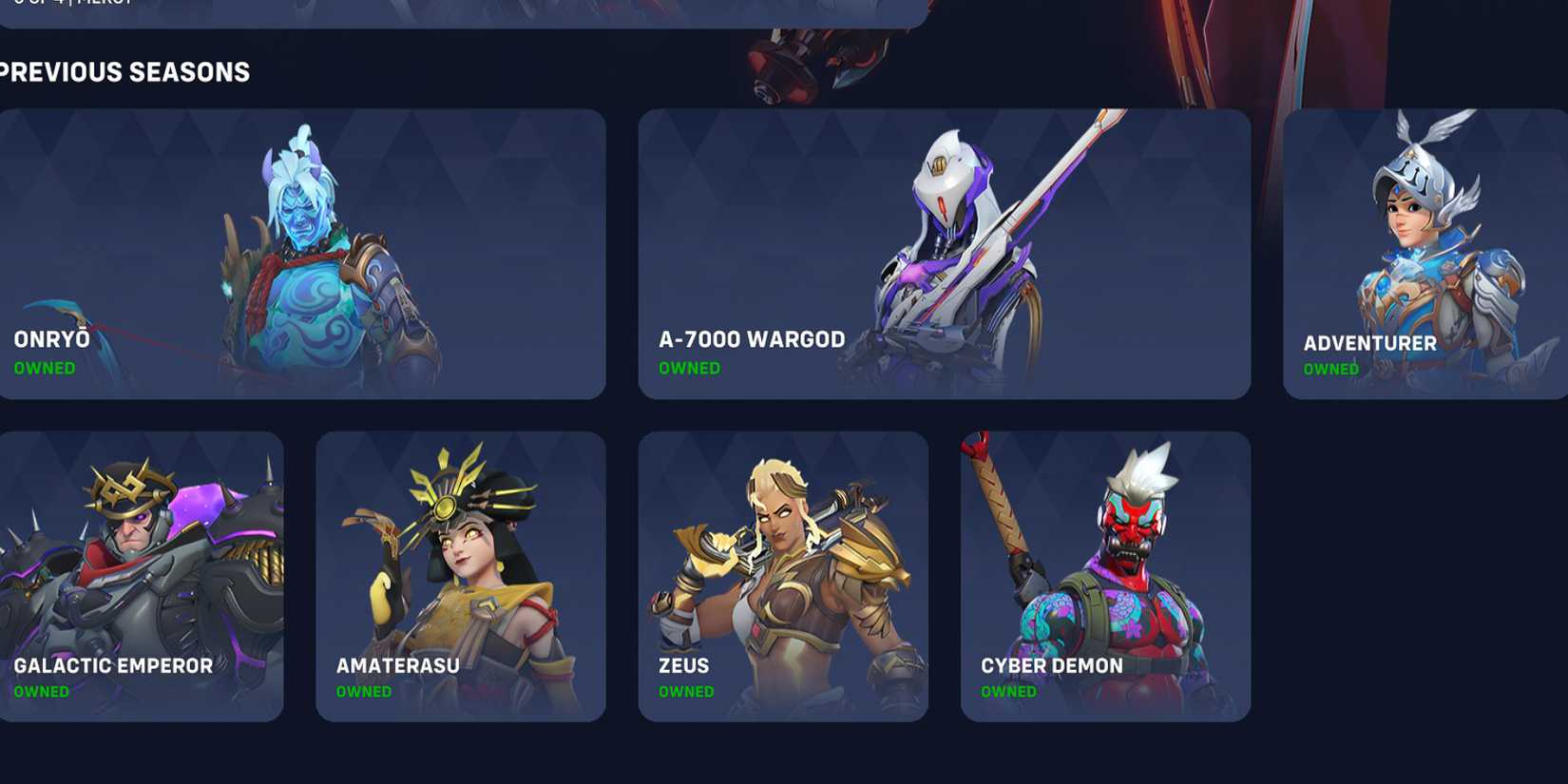Click the ZEUS skin name text
The width and height of the screenshot is (1568, 784).
click(x=683, y=665)
